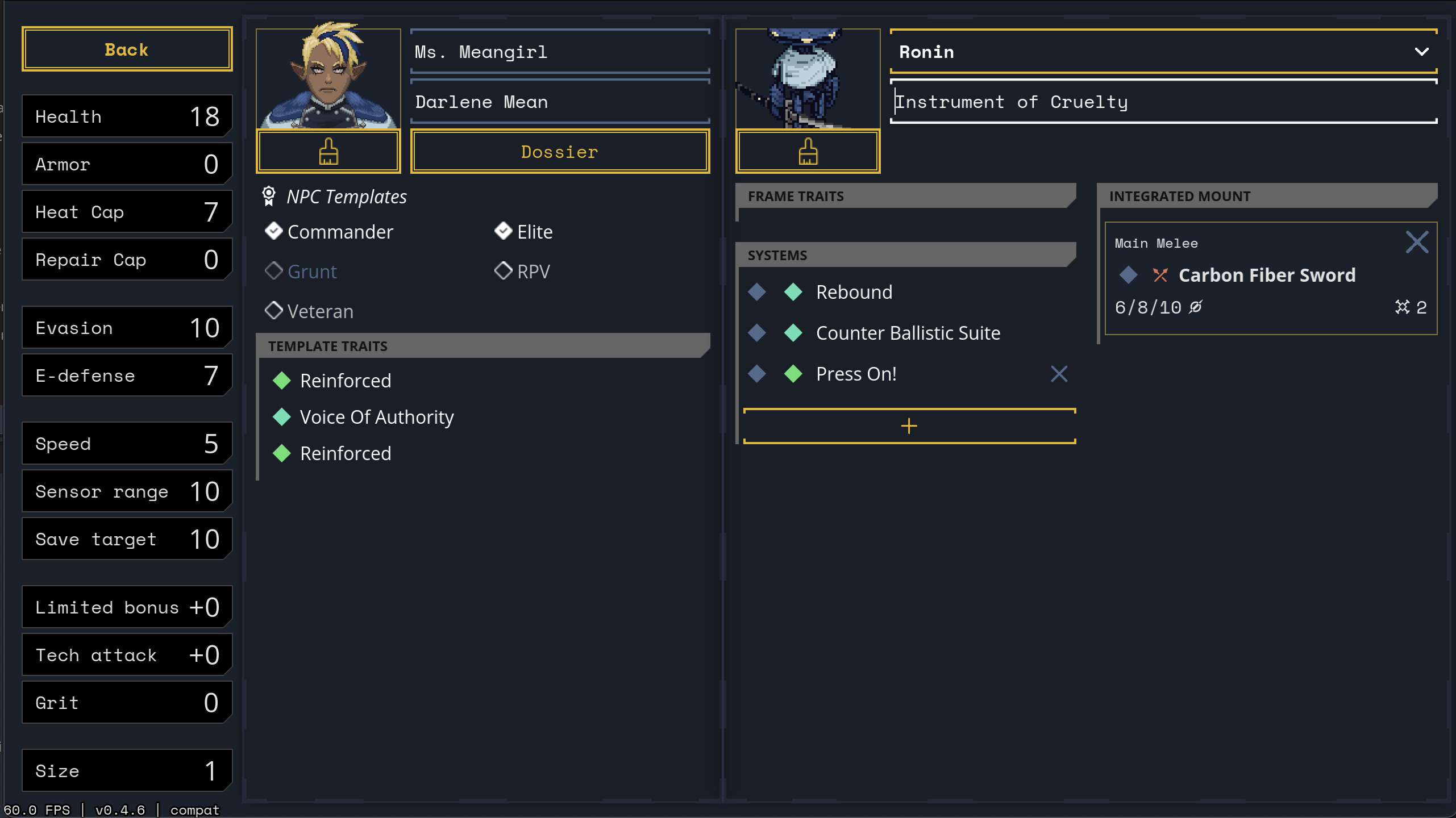Click the plus button to add a system

[909, 425]
